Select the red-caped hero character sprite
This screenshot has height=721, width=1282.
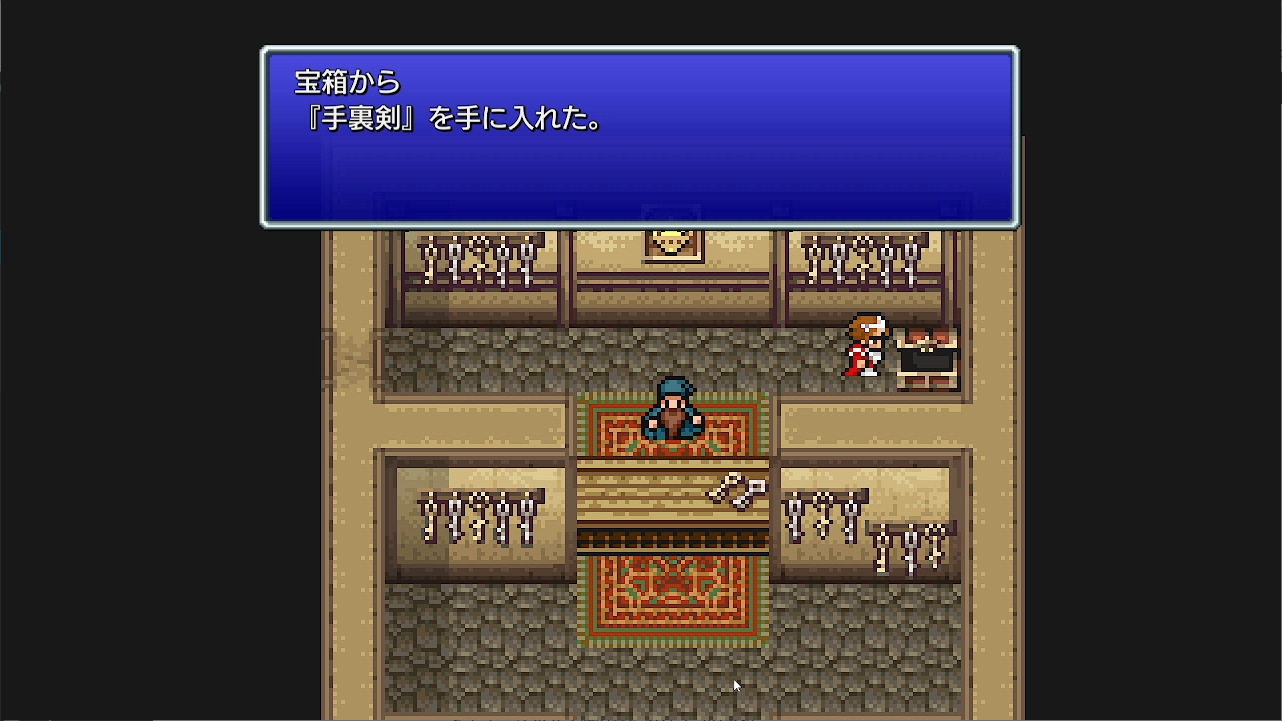(x=866, y=345)
